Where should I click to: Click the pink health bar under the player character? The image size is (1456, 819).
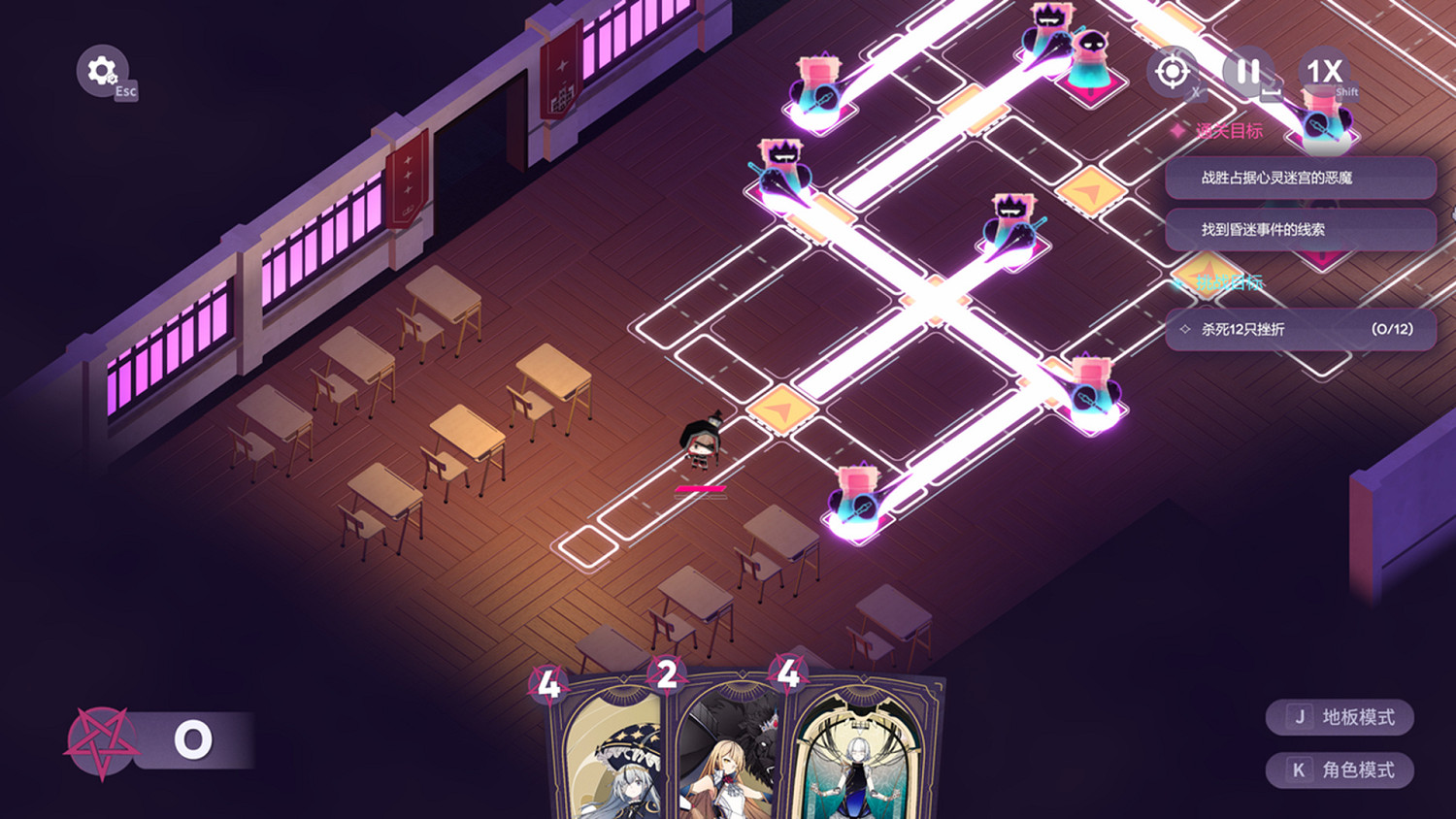point(698,488)
